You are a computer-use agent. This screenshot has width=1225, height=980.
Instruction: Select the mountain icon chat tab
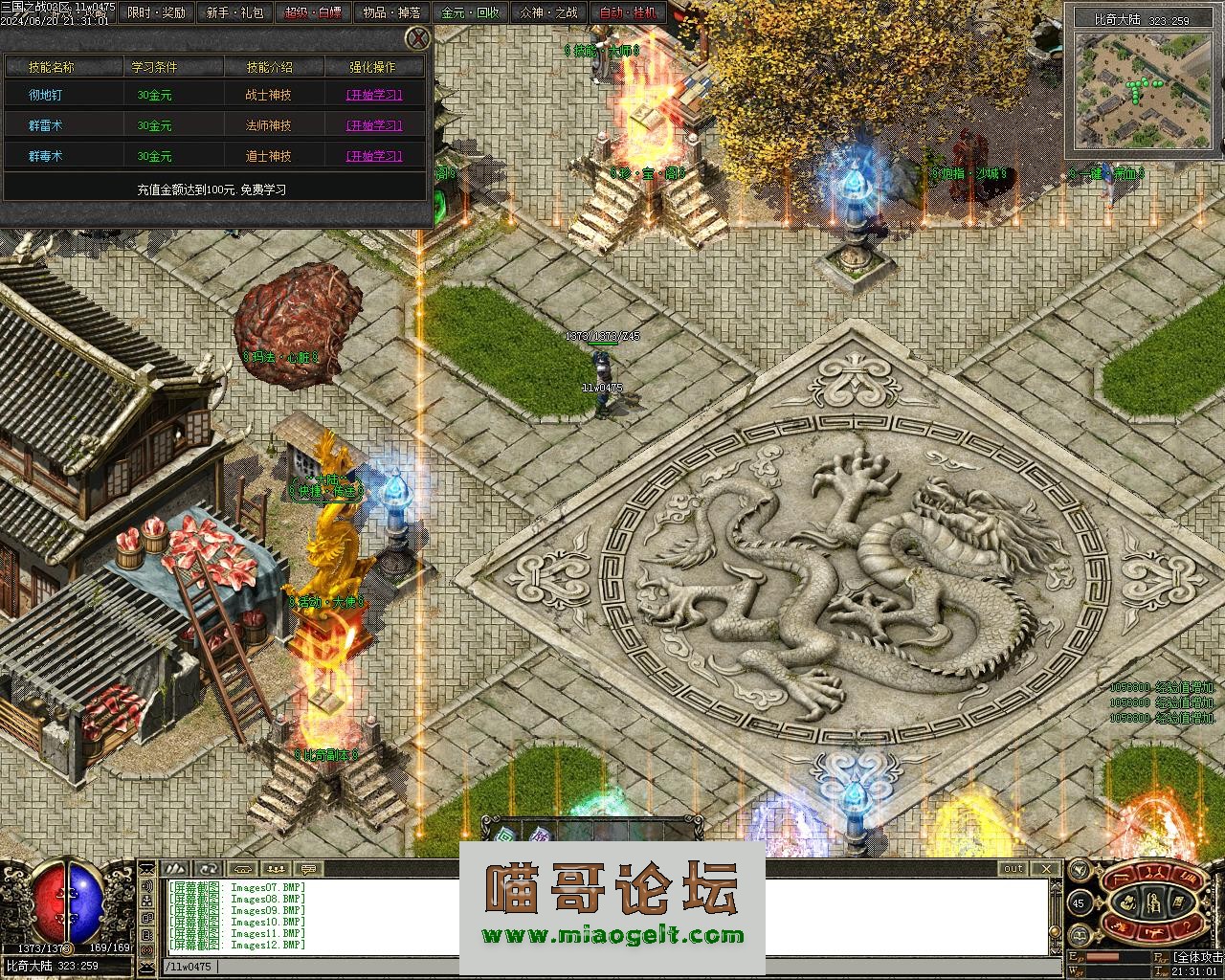coord(175,869)
